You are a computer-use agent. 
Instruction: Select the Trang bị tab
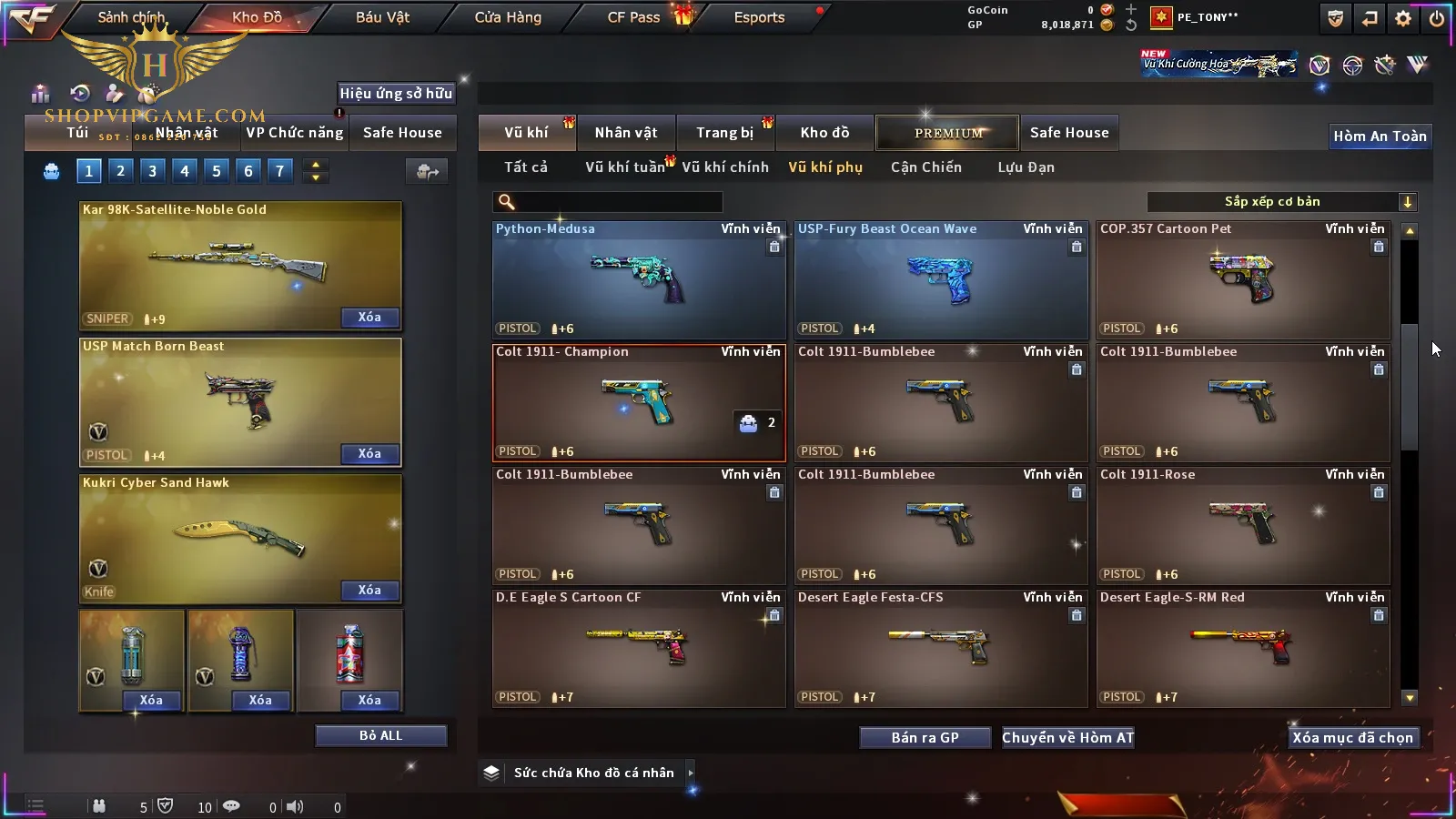724,133
